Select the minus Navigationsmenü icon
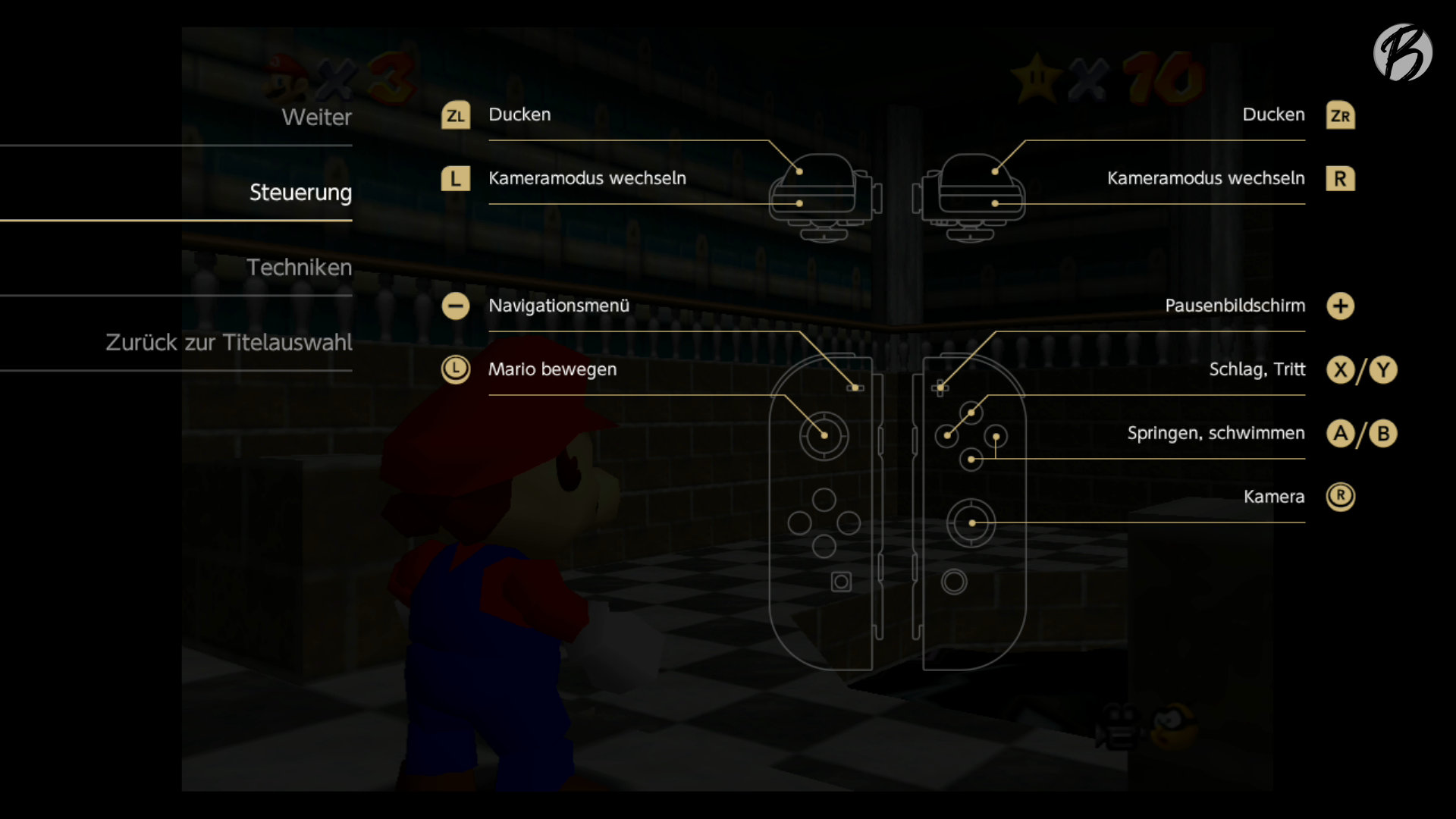Image resolution: width=1456 pixels, height=819 pixels. coord(456,306)
